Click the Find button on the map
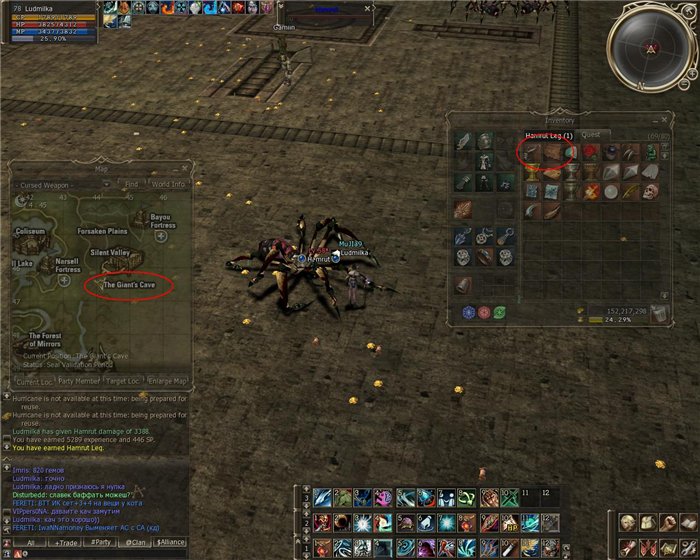Screen dimensions: 700x560 tap(131, 184)
